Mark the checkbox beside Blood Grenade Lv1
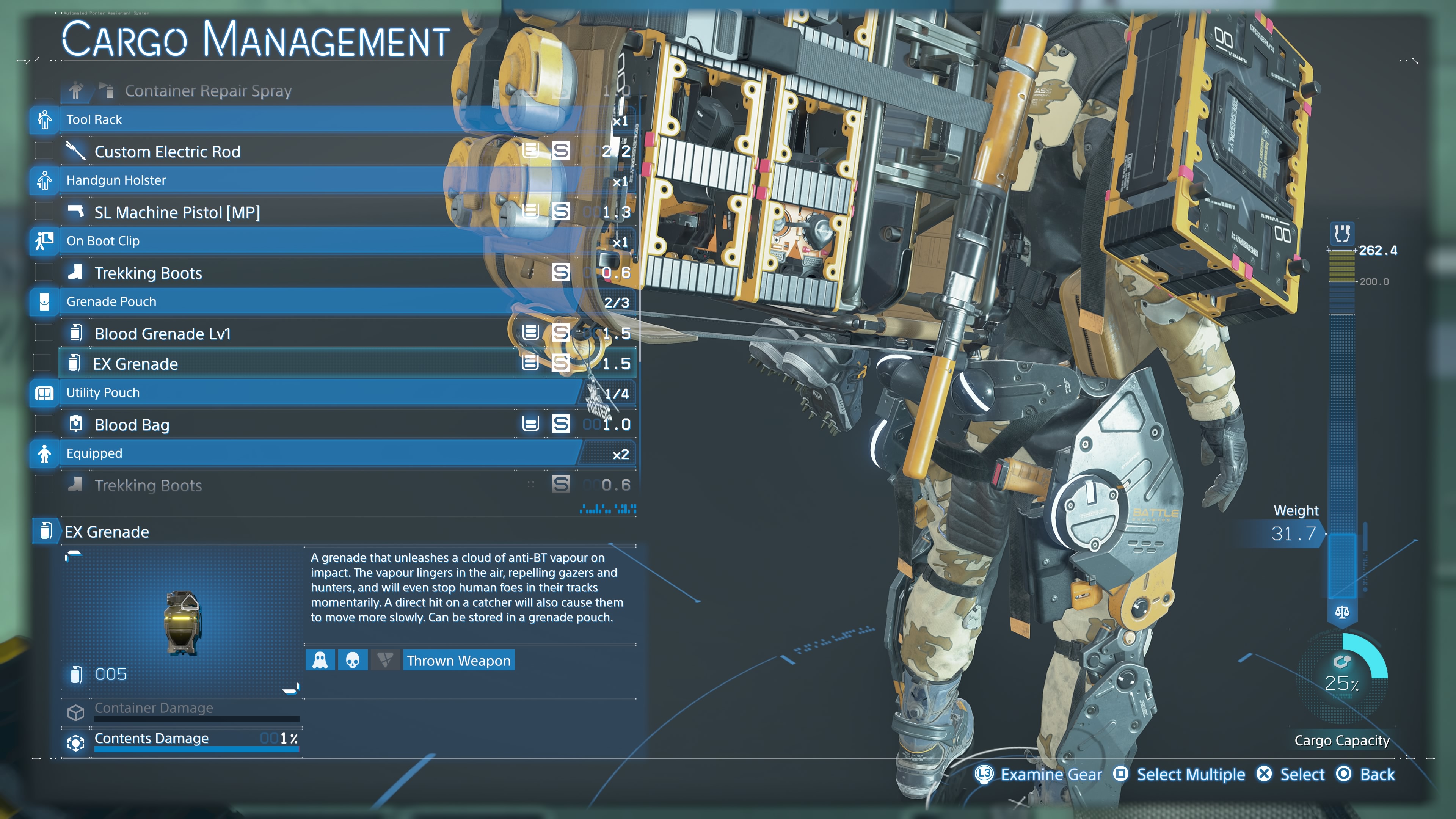Screen dimensions: 1456x819 (44, 333)
